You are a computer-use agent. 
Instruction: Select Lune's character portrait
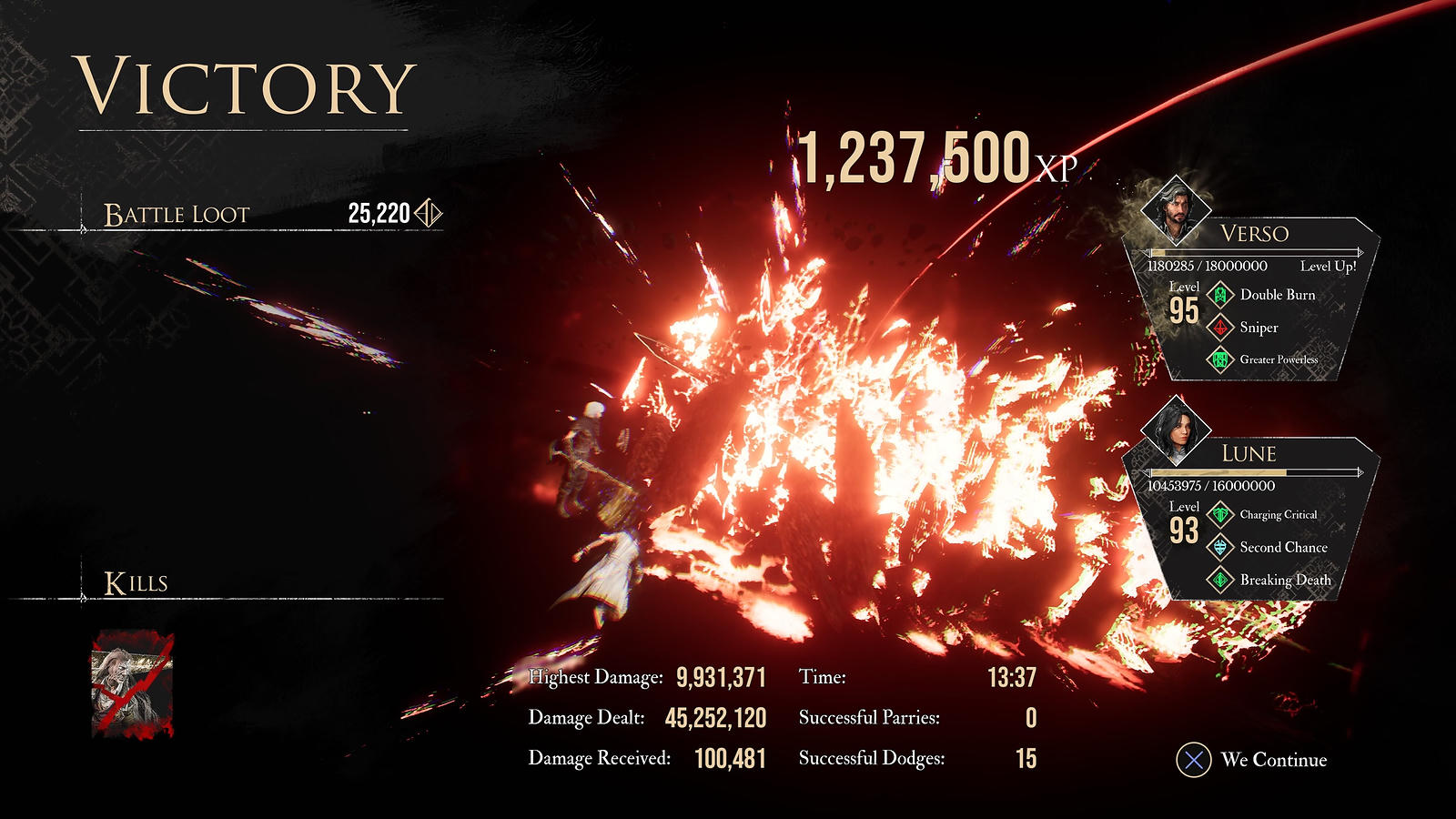coord(1176,430)
